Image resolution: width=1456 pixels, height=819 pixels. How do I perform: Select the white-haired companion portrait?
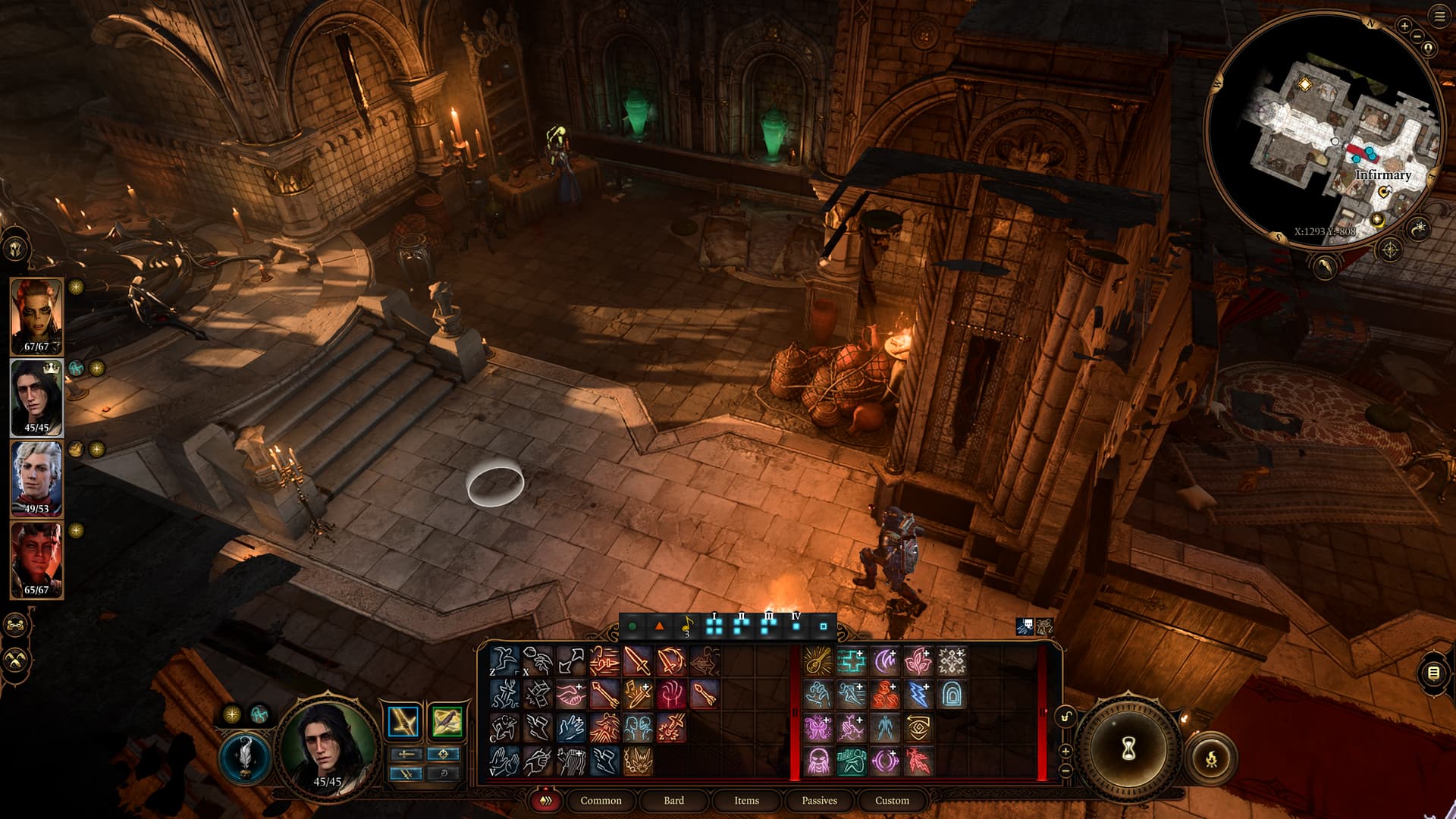click(x=36, y=478)
